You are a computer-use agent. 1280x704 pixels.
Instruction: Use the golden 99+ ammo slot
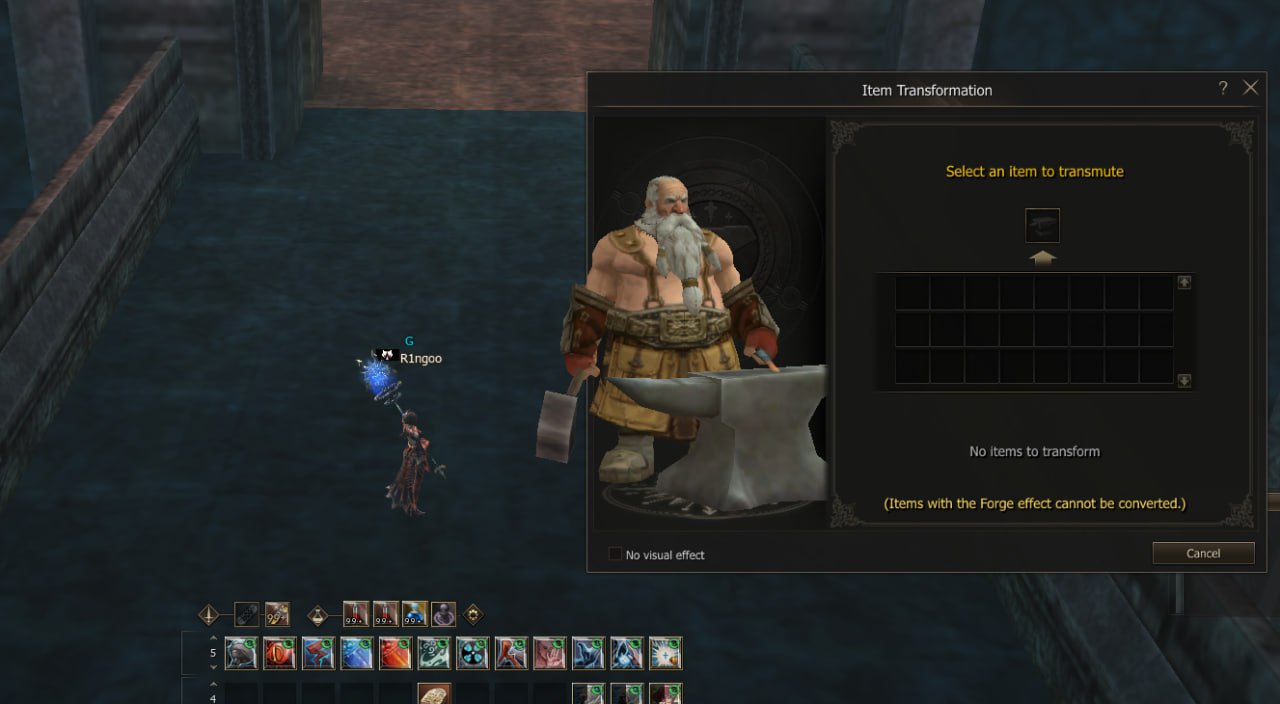click(x=277, y=614)
